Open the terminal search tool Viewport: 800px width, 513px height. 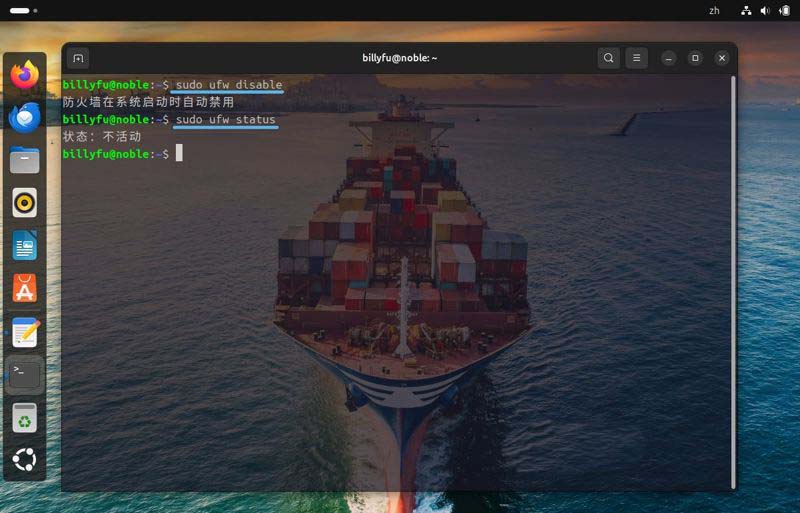coord(608,58)
